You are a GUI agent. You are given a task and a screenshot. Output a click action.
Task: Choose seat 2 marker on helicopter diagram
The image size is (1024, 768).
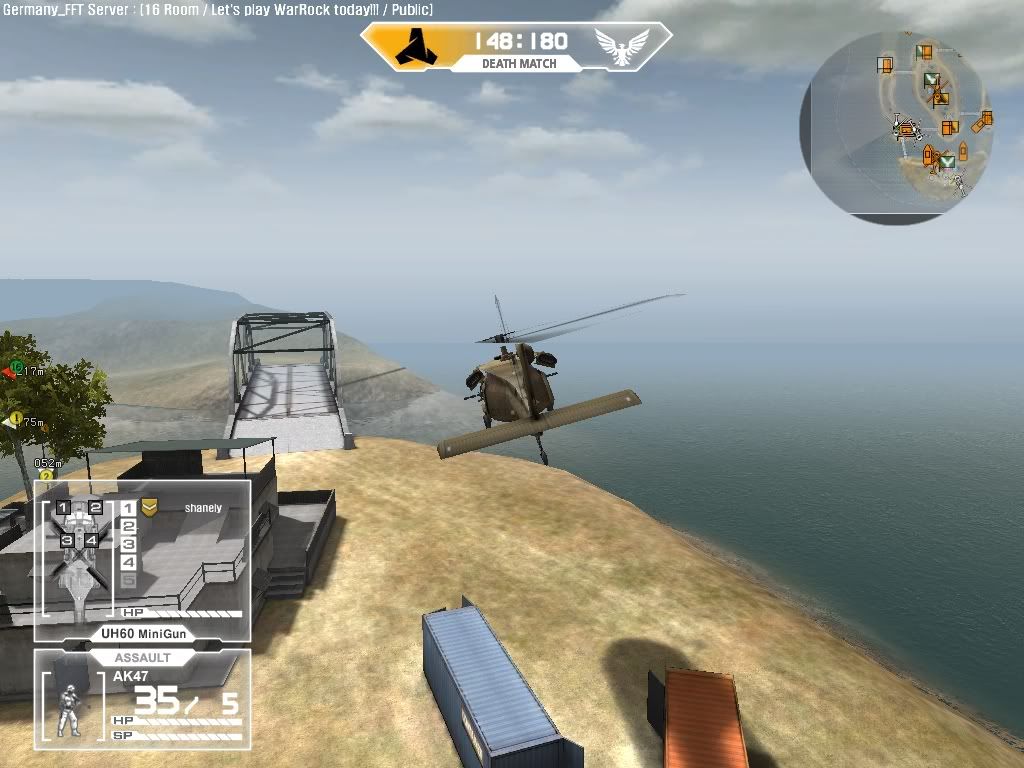click(96, 508)
